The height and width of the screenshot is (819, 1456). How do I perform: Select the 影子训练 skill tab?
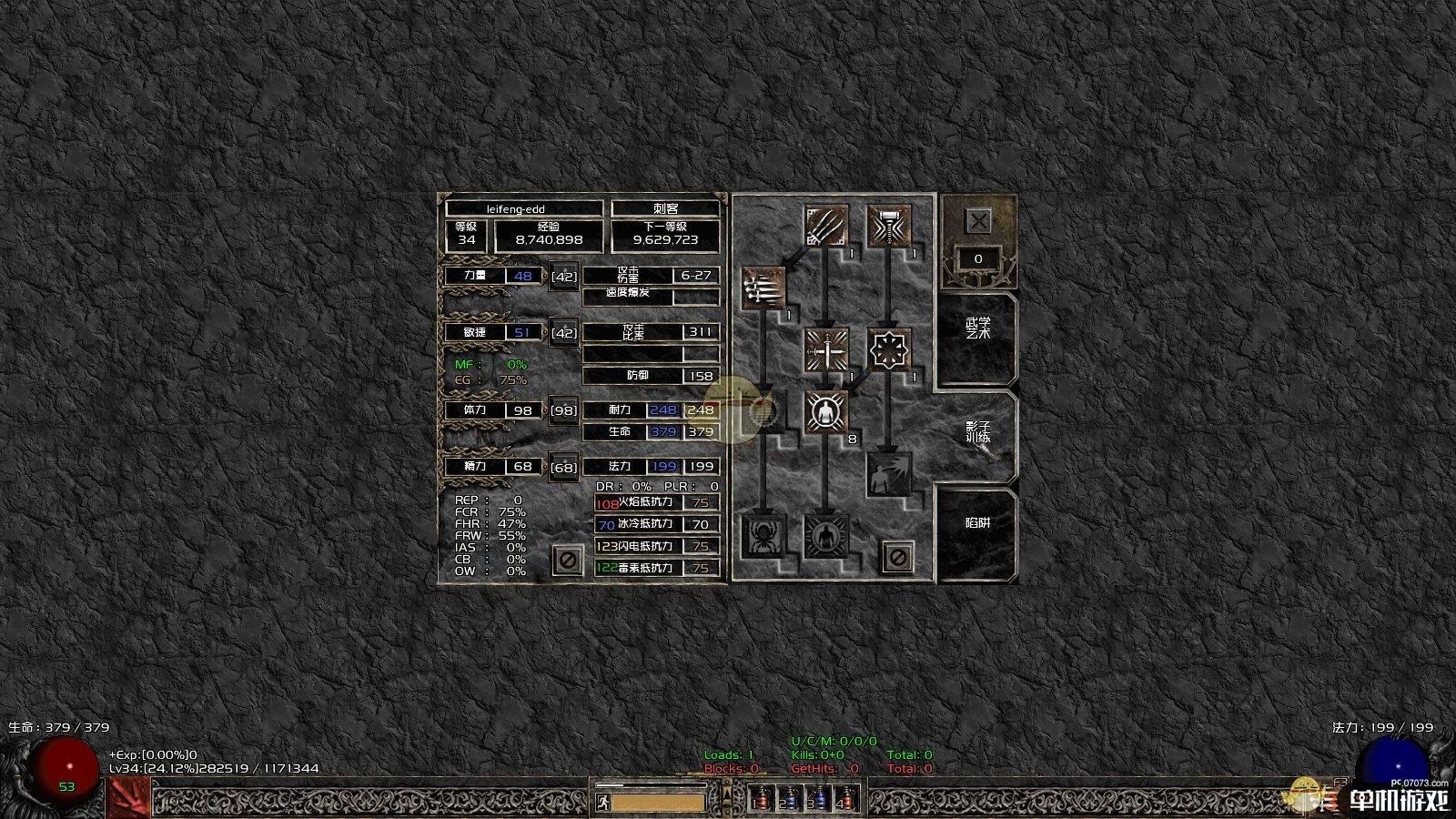tap(977, 433)
